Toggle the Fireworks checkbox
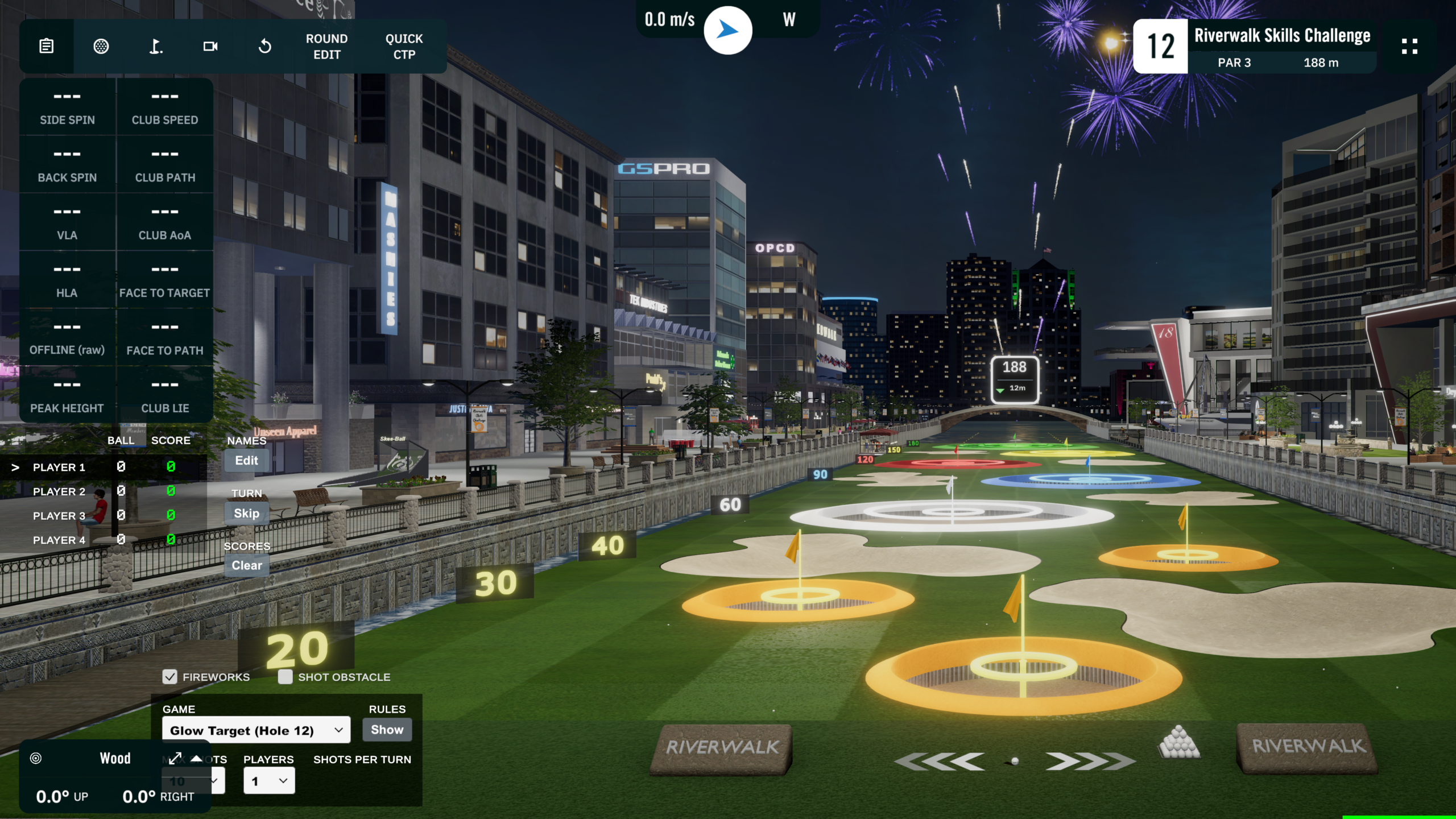Image resolution: width=1456 pixels, height=819 pixels. (169, 677)
